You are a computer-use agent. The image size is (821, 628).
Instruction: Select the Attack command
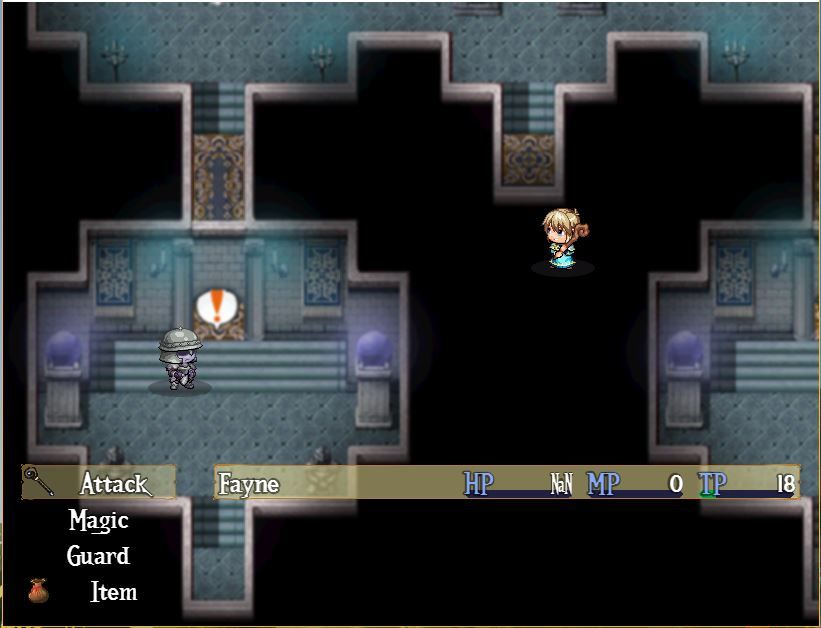point(113,485)
